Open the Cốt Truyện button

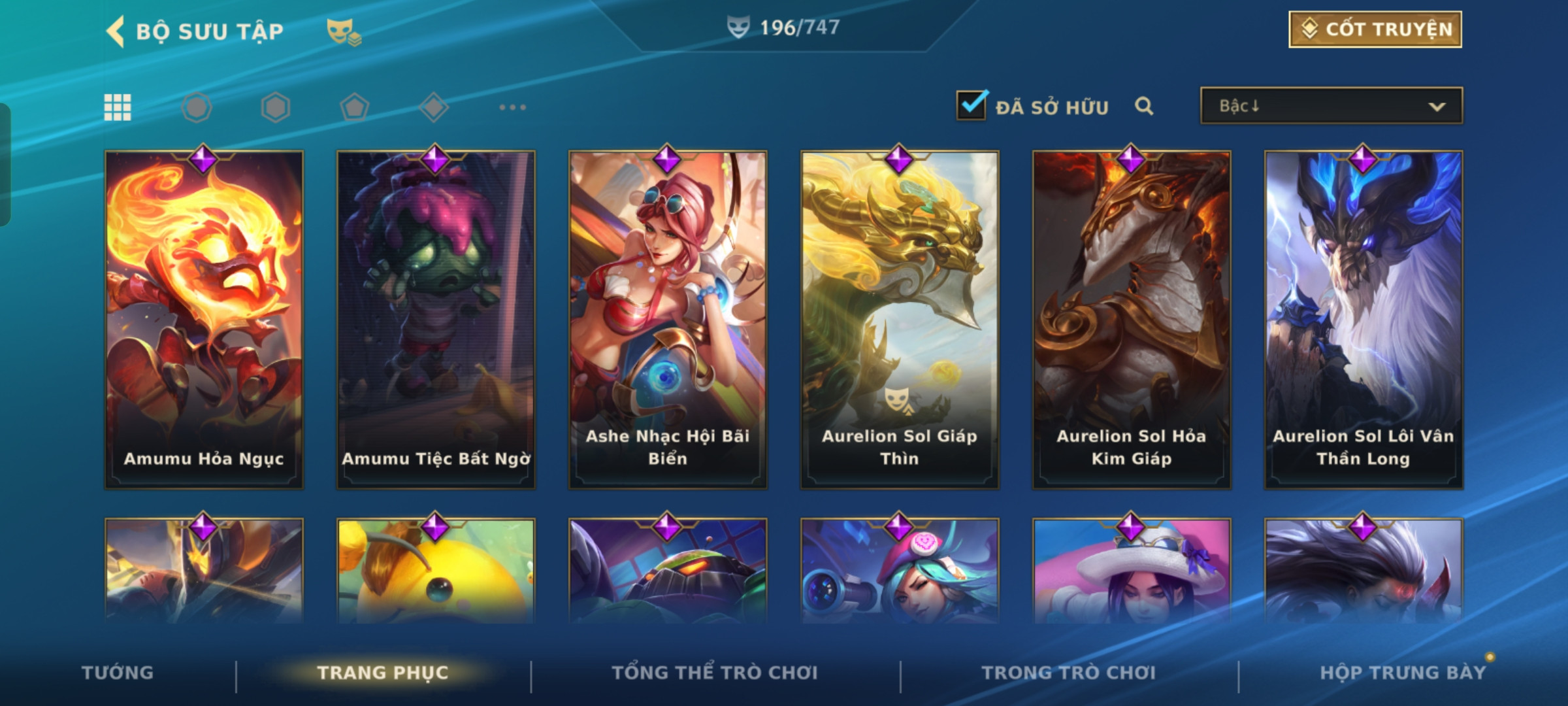point(1375,29)
